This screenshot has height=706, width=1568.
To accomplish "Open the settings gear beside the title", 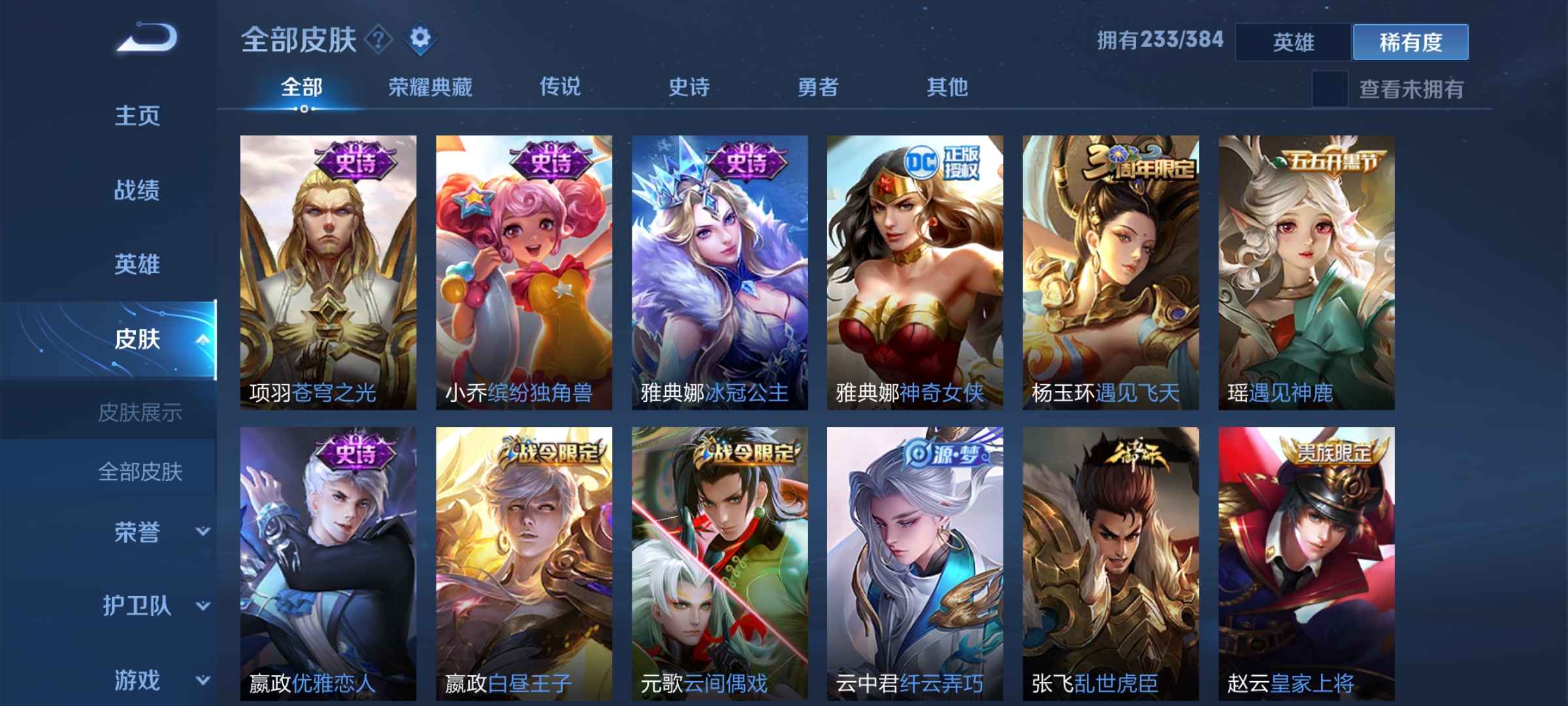I will [420, 38].
